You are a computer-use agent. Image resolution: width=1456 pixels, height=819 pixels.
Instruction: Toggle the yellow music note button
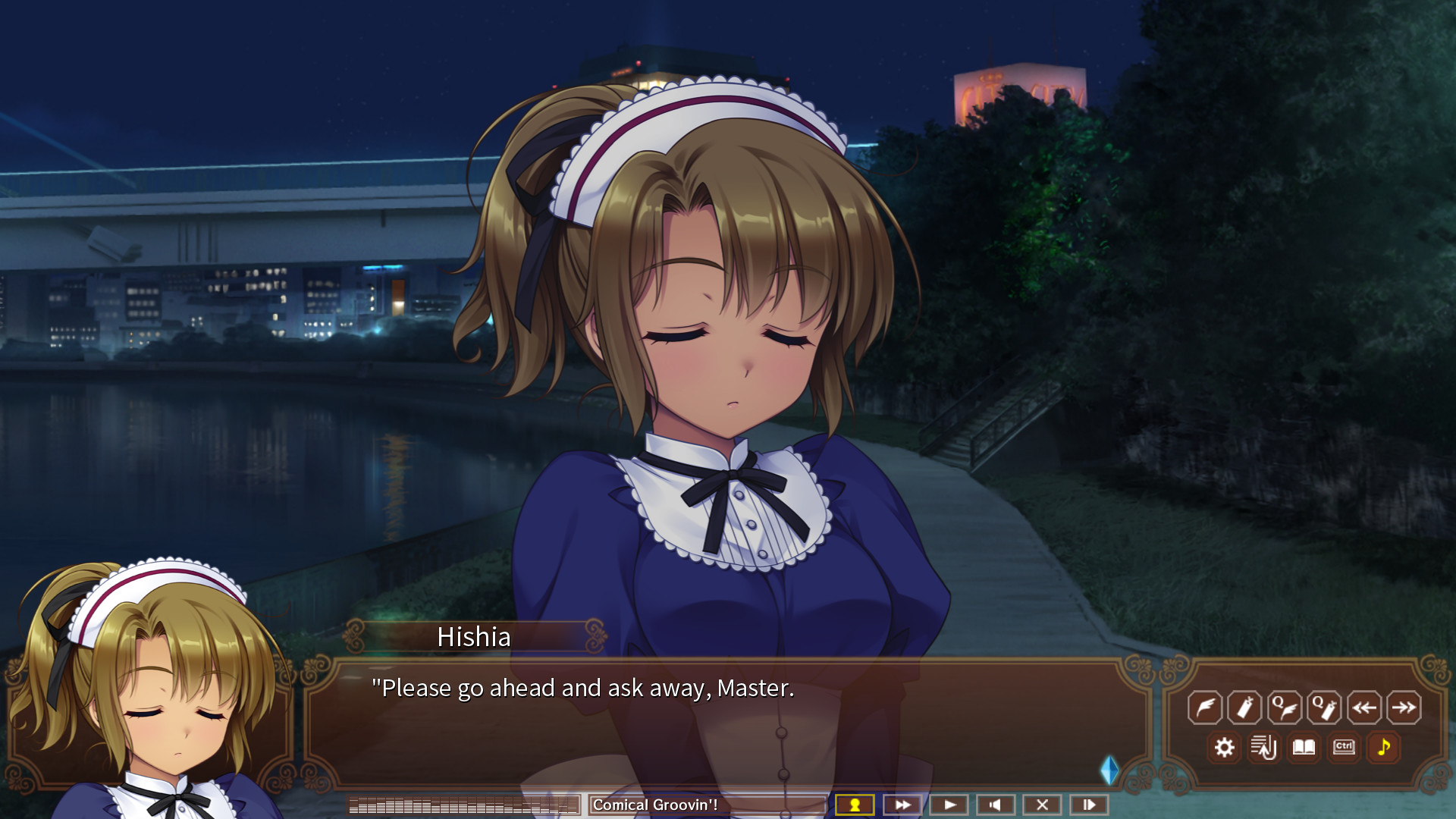pyautogui.click(x=1384, y=748)
